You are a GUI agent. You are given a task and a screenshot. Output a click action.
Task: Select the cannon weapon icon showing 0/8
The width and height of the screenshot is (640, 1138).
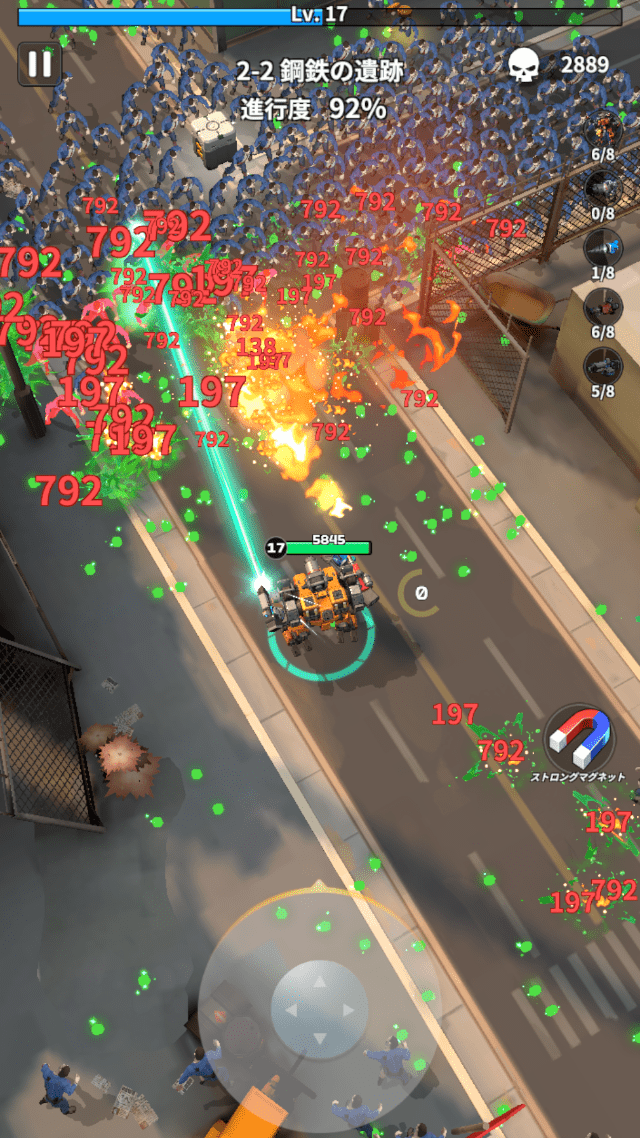(x=602, y=187)
